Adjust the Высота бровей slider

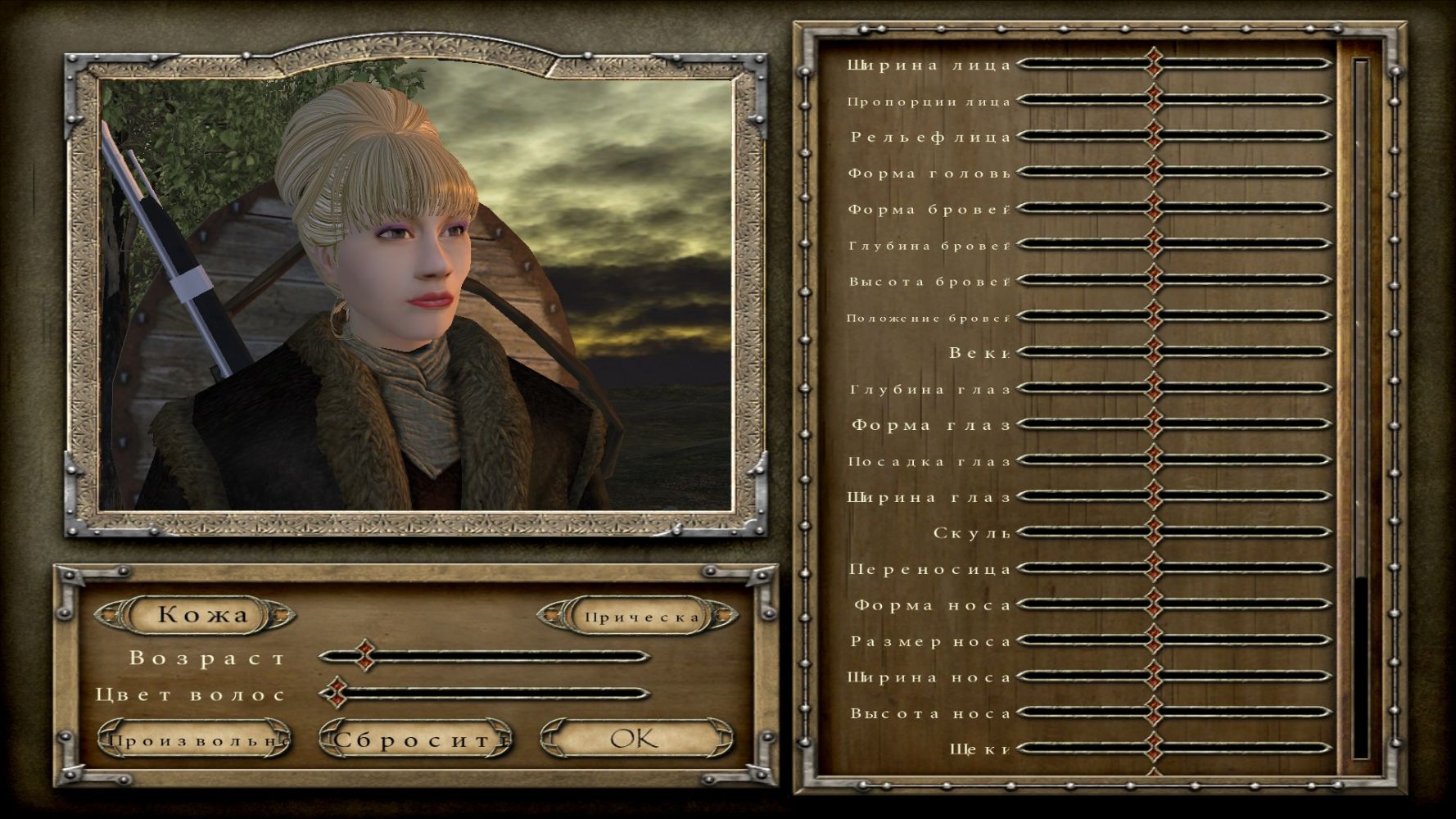(x=1154, y=280)
